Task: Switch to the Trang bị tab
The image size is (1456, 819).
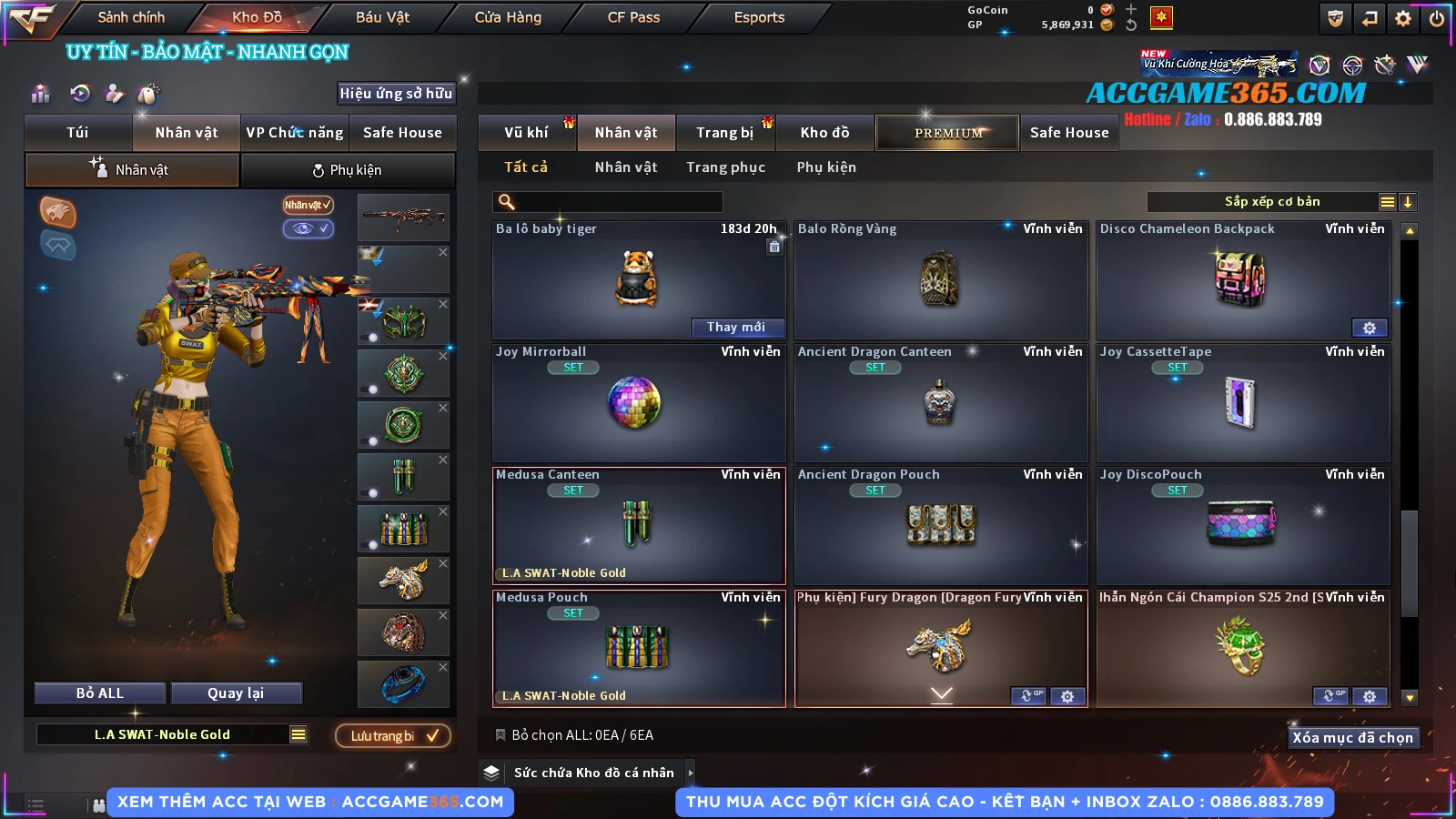Action: pyautogui.click(x=724, y=133)
